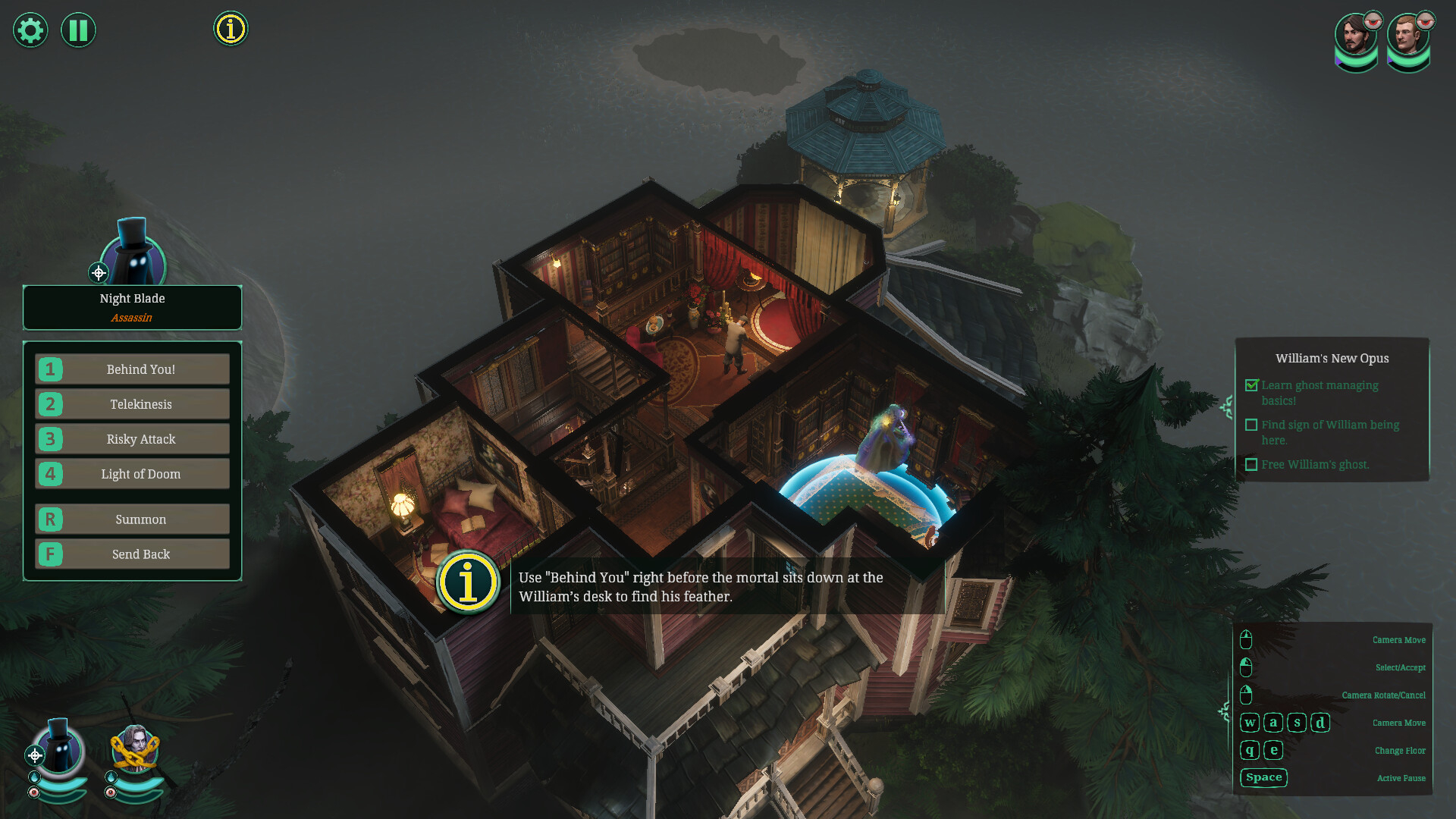Select the chained grey-haired ghost portrait
Screen dimensions: 1456x819
click(135, 748)
